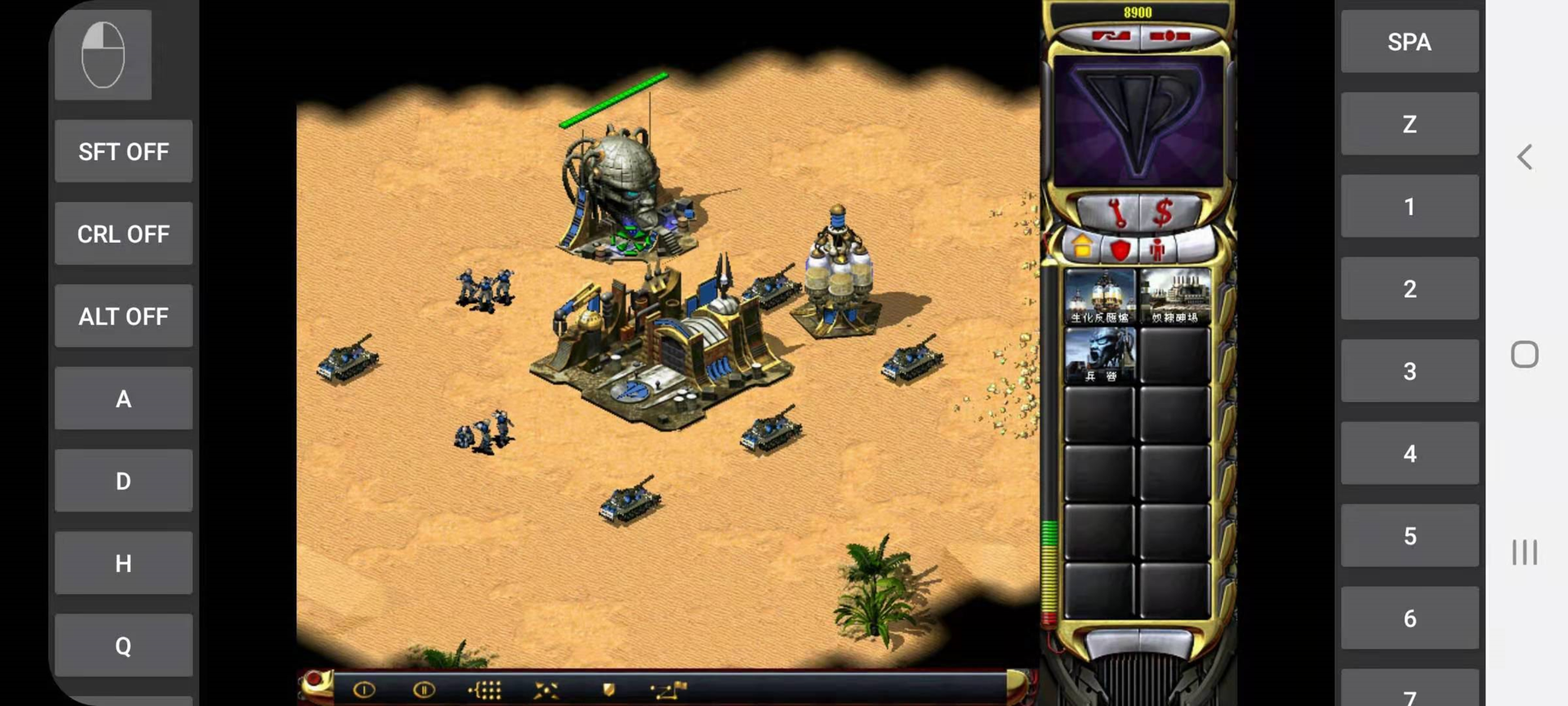The width and height of the screenshot is (1568, 706).
Task: Switch to the red shield defenses tab
Action: [1120, 248]
